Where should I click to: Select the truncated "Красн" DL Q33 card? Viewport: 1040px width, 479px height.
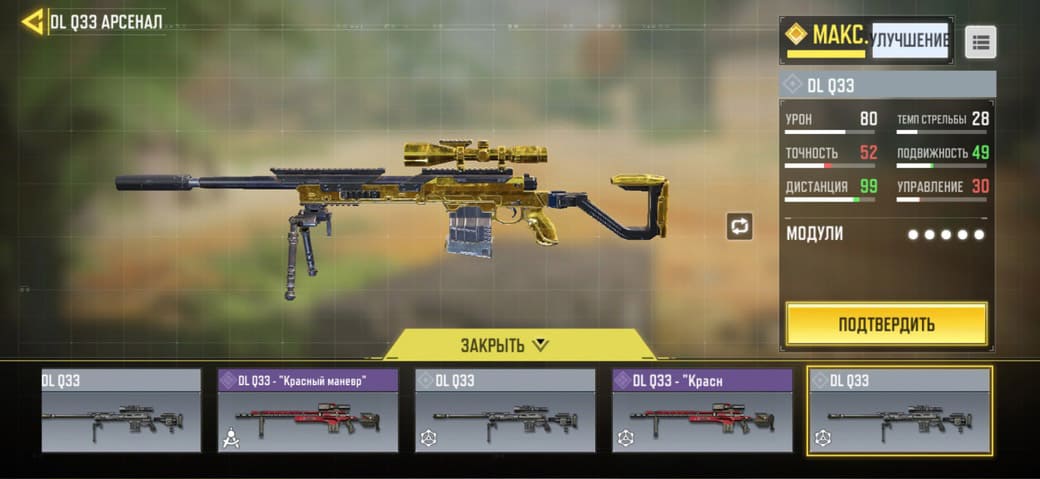[x=702, y=410]
